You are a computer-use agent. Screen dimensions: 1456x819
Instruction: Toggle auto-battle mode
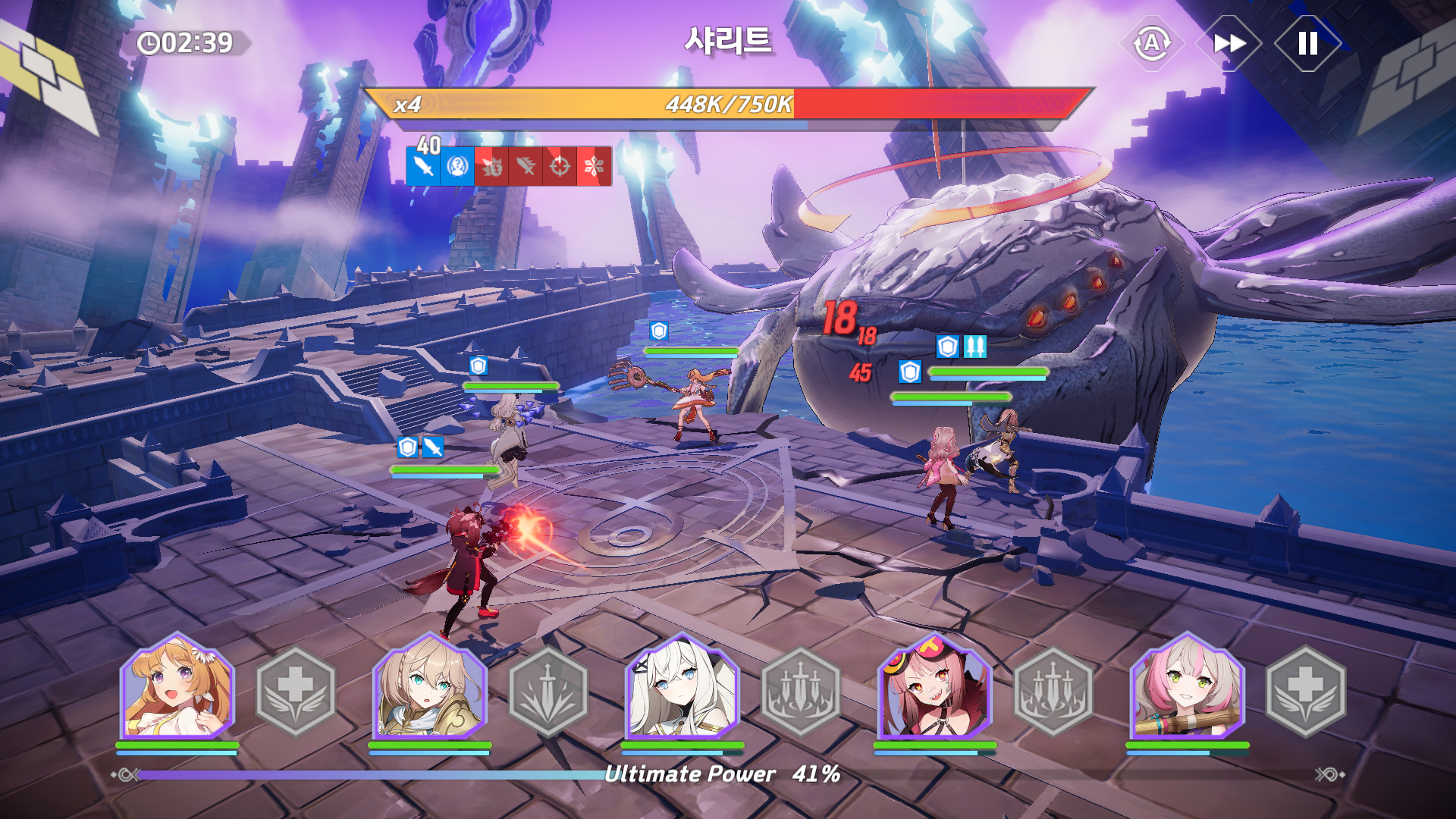(x=1152, y=43)
